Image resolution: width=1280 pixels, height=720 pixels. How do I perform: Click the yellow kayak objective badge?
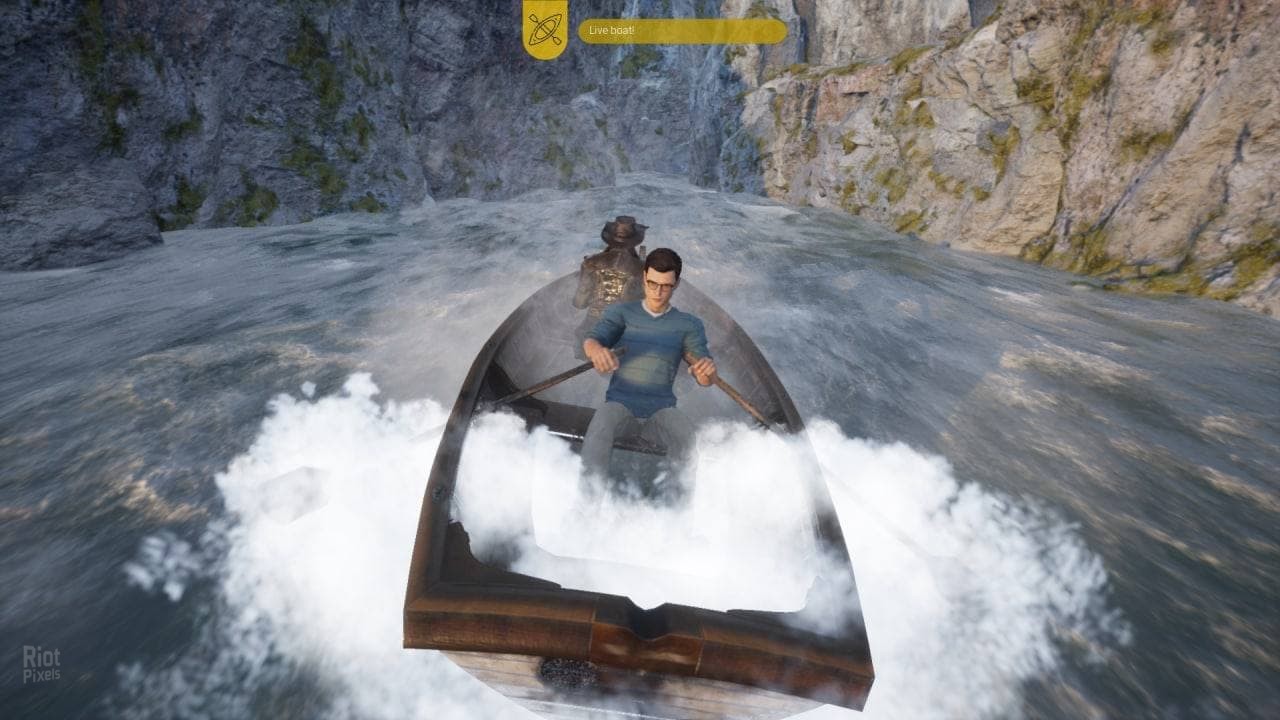coord(545,27)
